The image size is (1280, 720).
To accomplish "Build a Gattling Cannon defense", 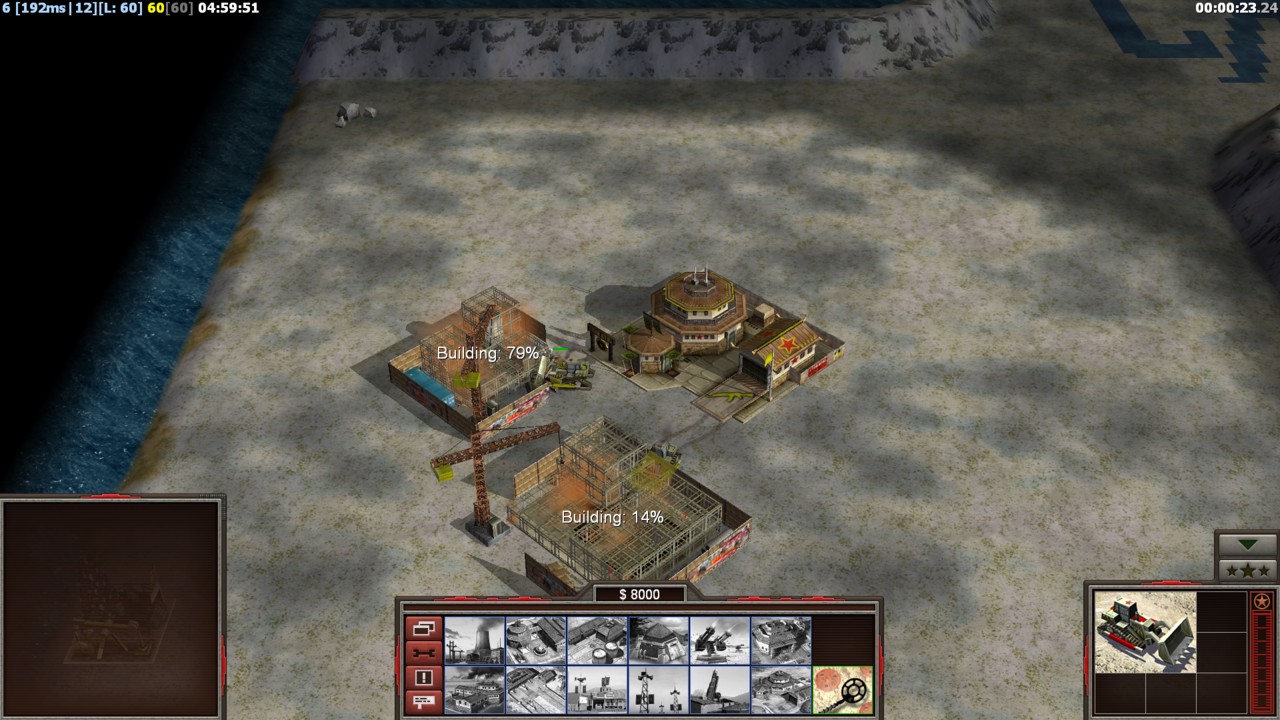I will (x=719, y=640).
